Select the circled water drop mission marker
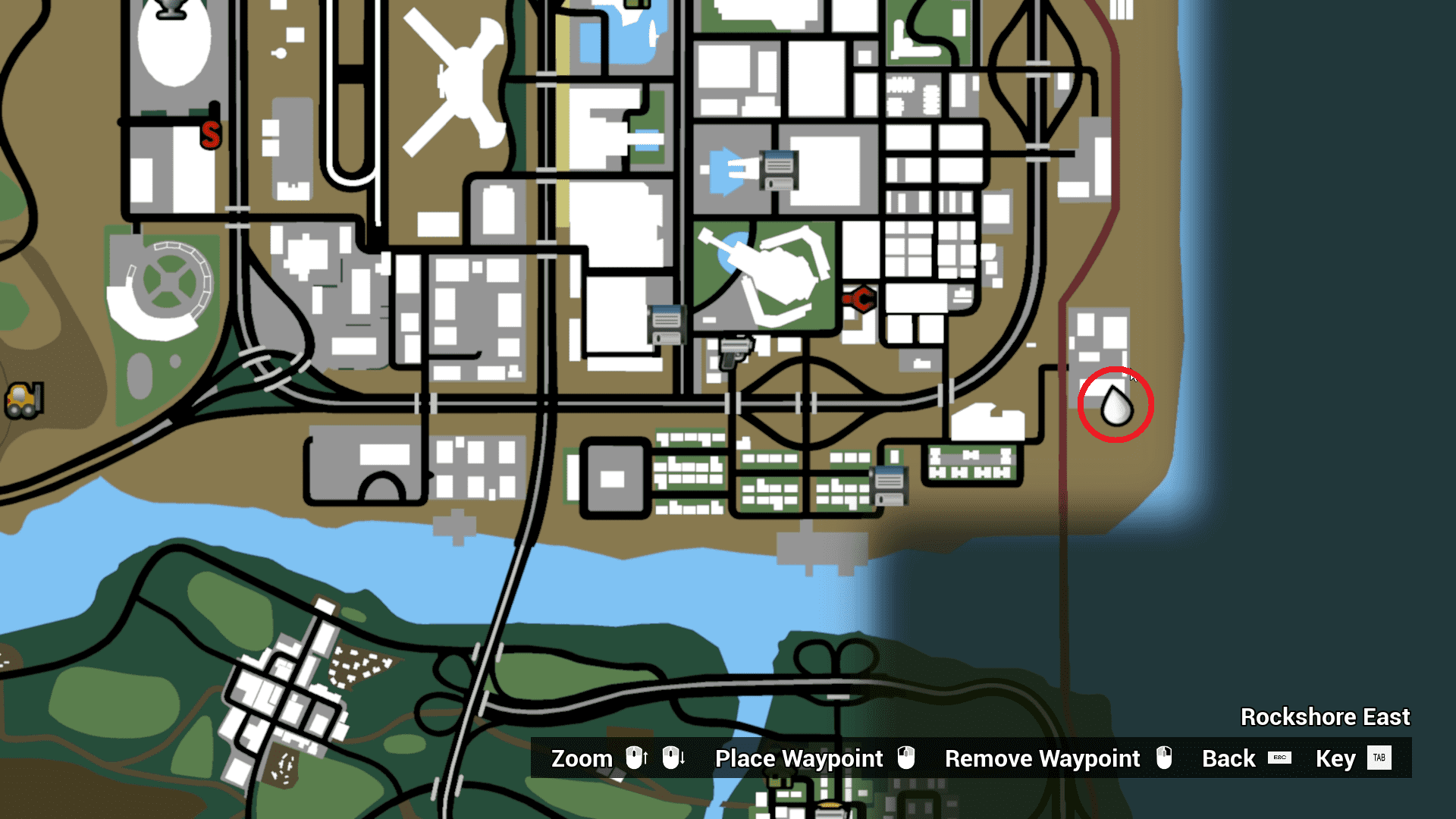Viewport: 1456px width, 819px height. pos(1116,406)
